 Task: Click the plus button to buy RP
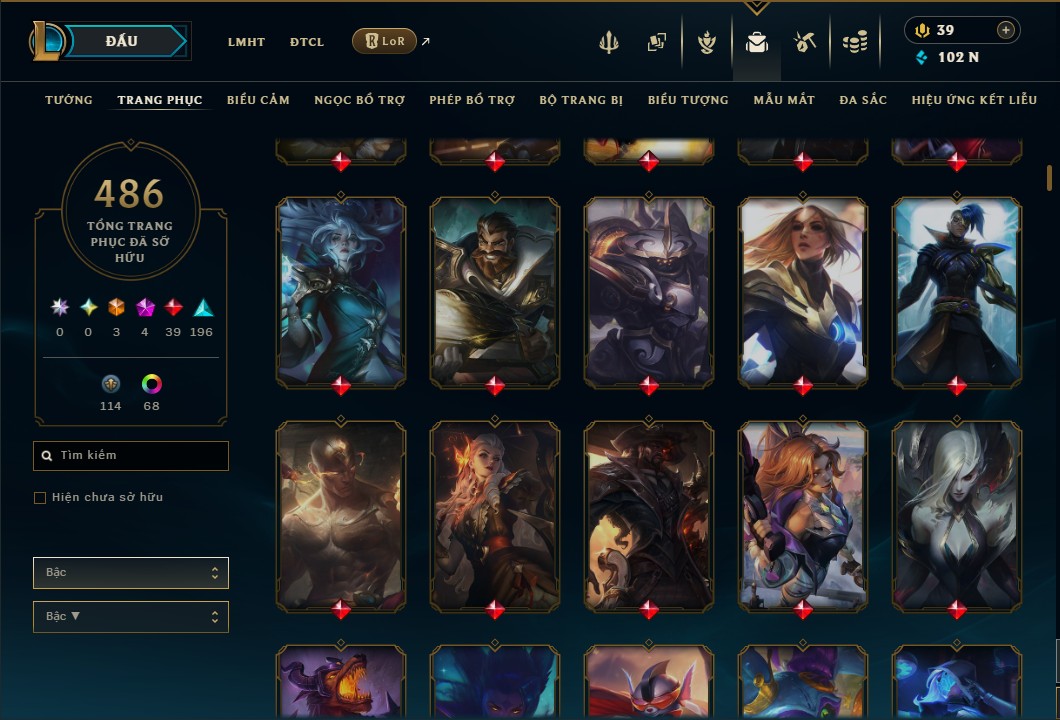pos(1006,30)
